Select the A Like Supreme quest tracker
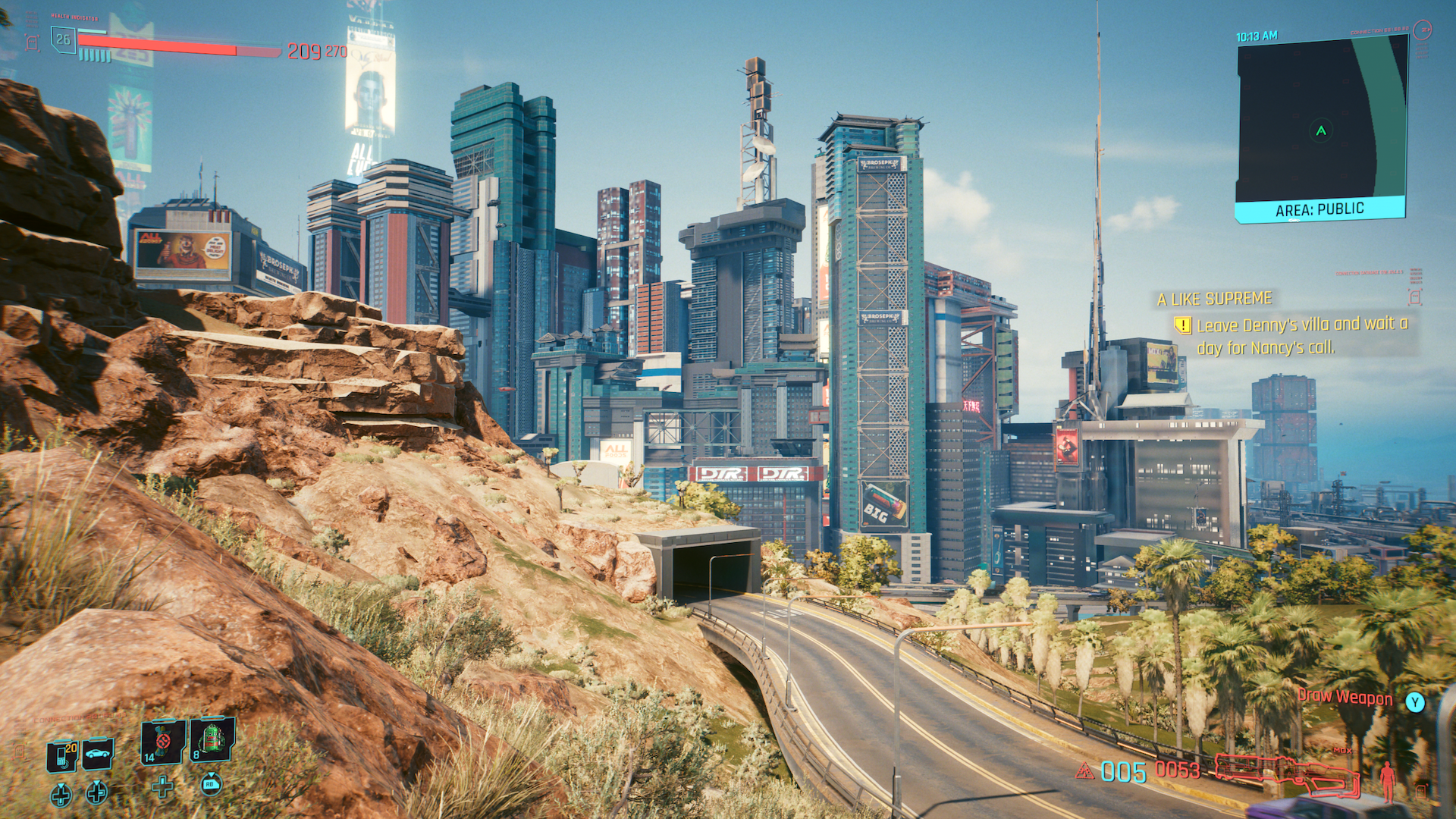 (1214, 299)
